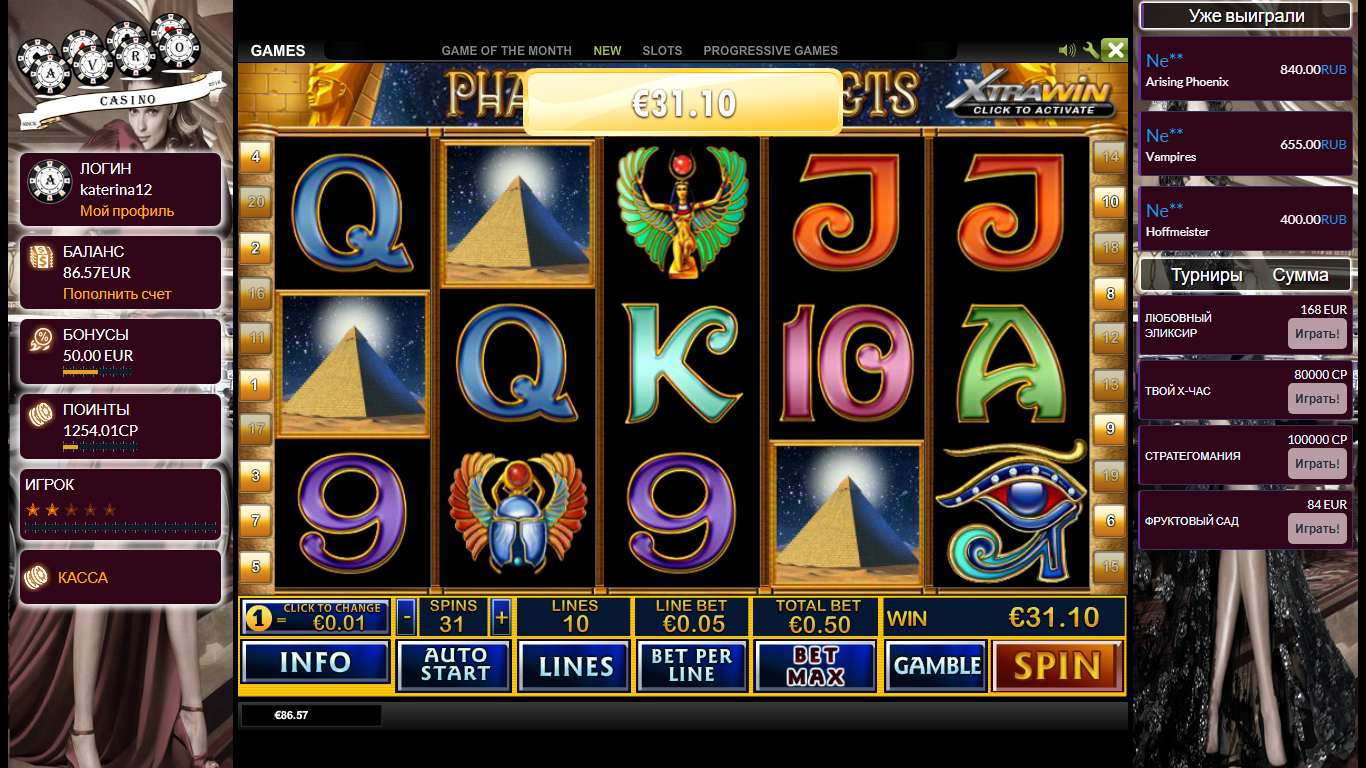The image size is (1366, 768).
Task: Change the BET PER LINE amount
Action: tap(692, 666)
